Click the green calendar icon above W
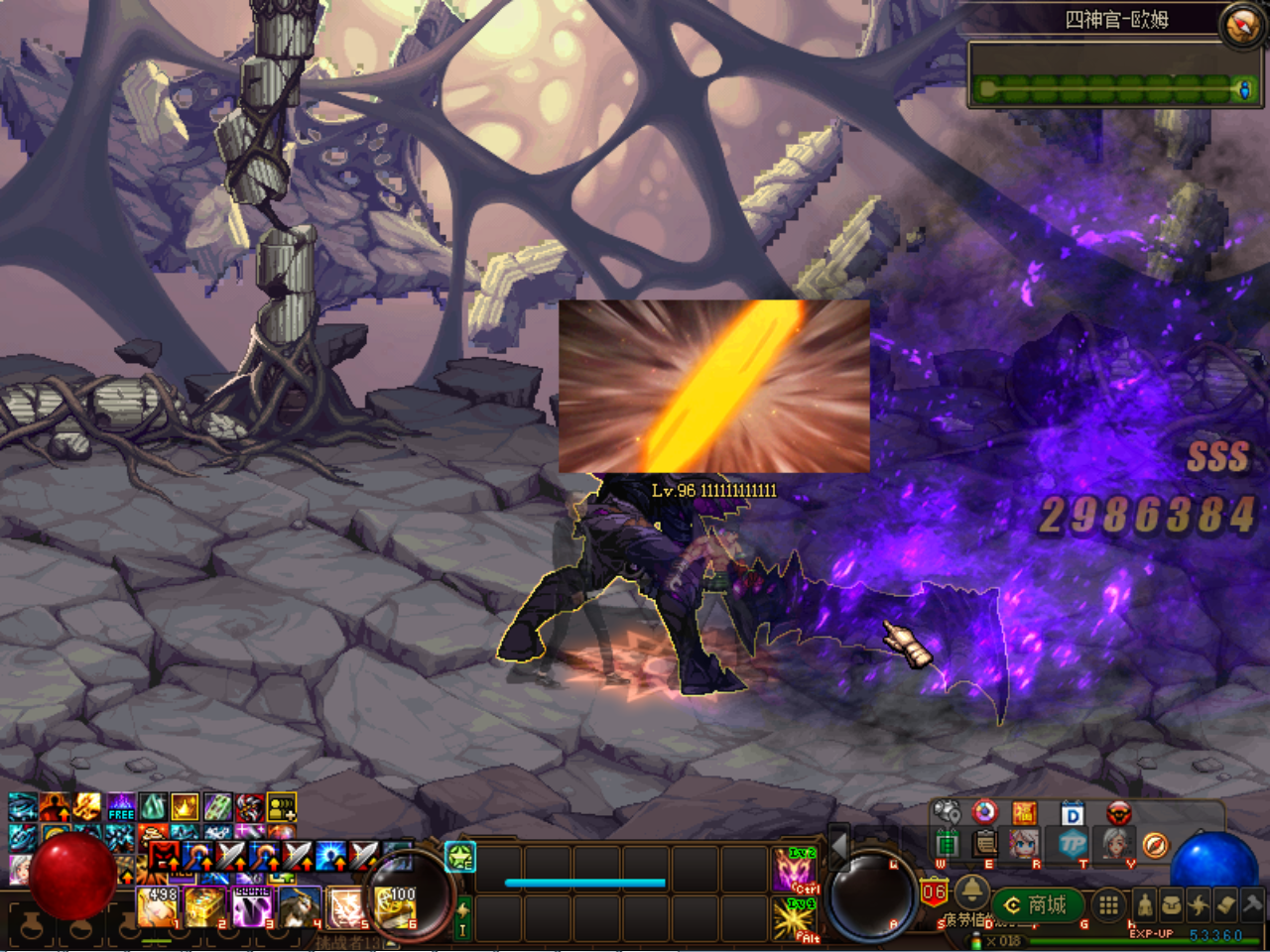1270x952 pixels. [x=948, y=843]
